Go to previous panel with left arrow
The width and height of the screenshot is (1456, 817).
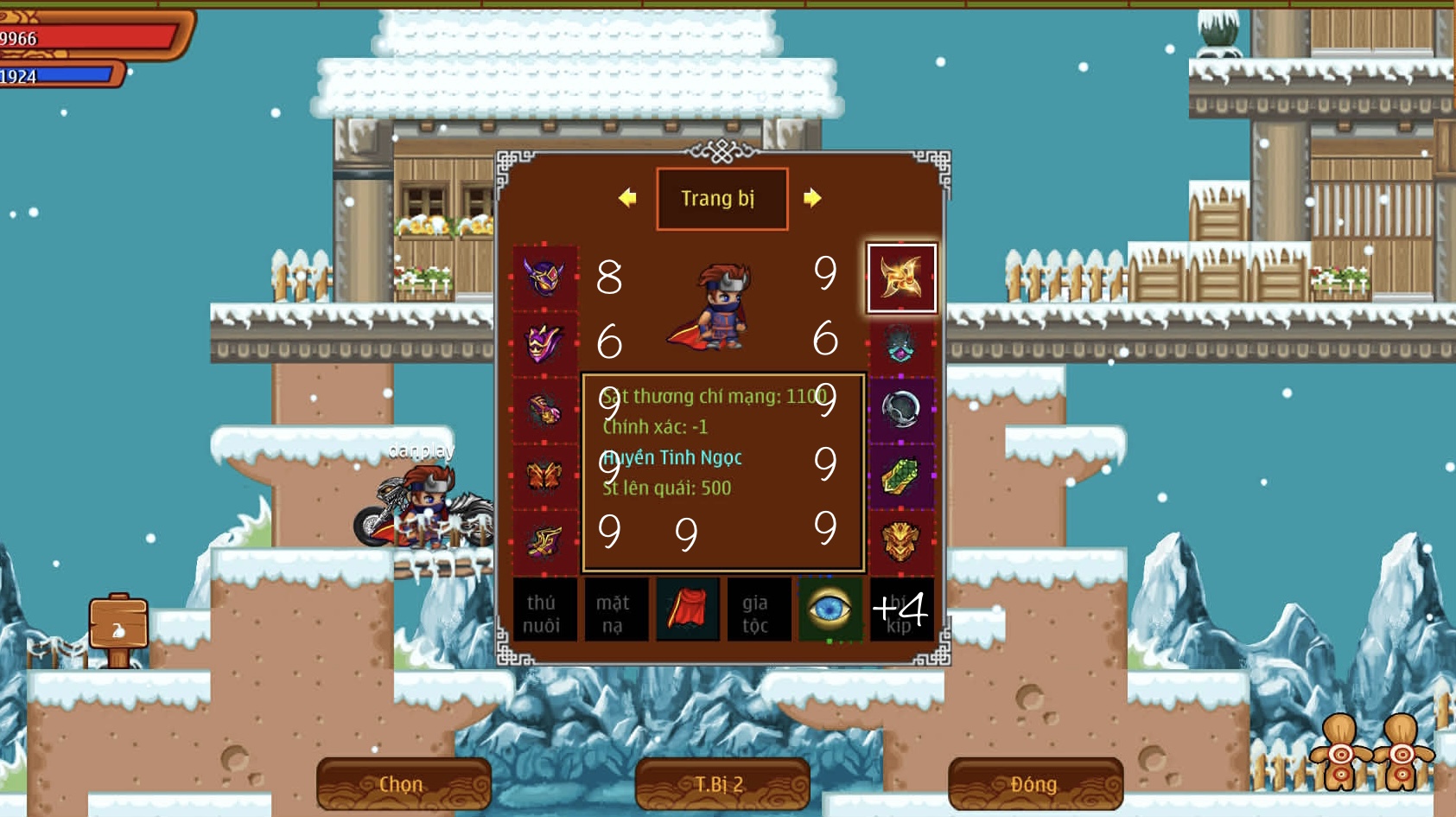pos(627,198)
